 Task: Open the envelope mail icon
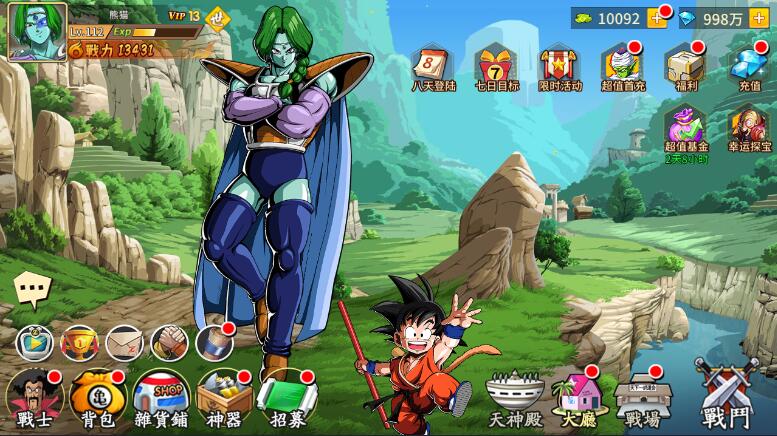point(124,343)
